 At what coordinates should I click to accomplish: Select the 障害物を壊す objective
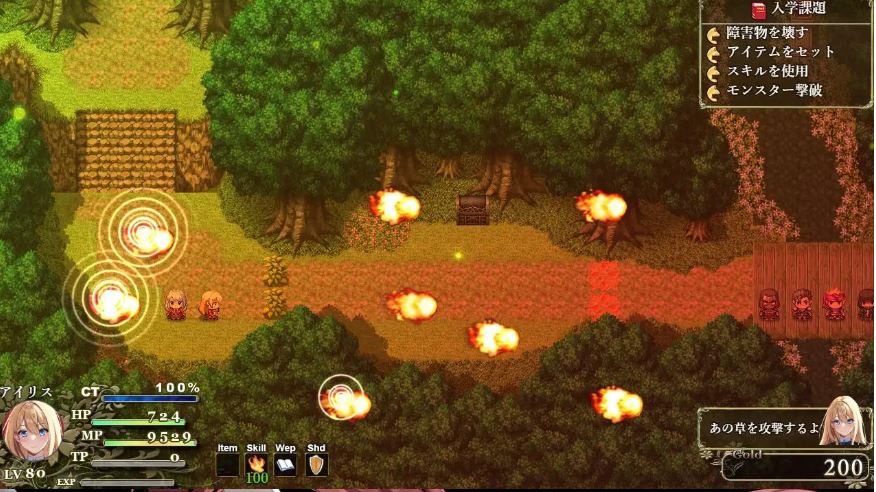(x=767, y=32)
